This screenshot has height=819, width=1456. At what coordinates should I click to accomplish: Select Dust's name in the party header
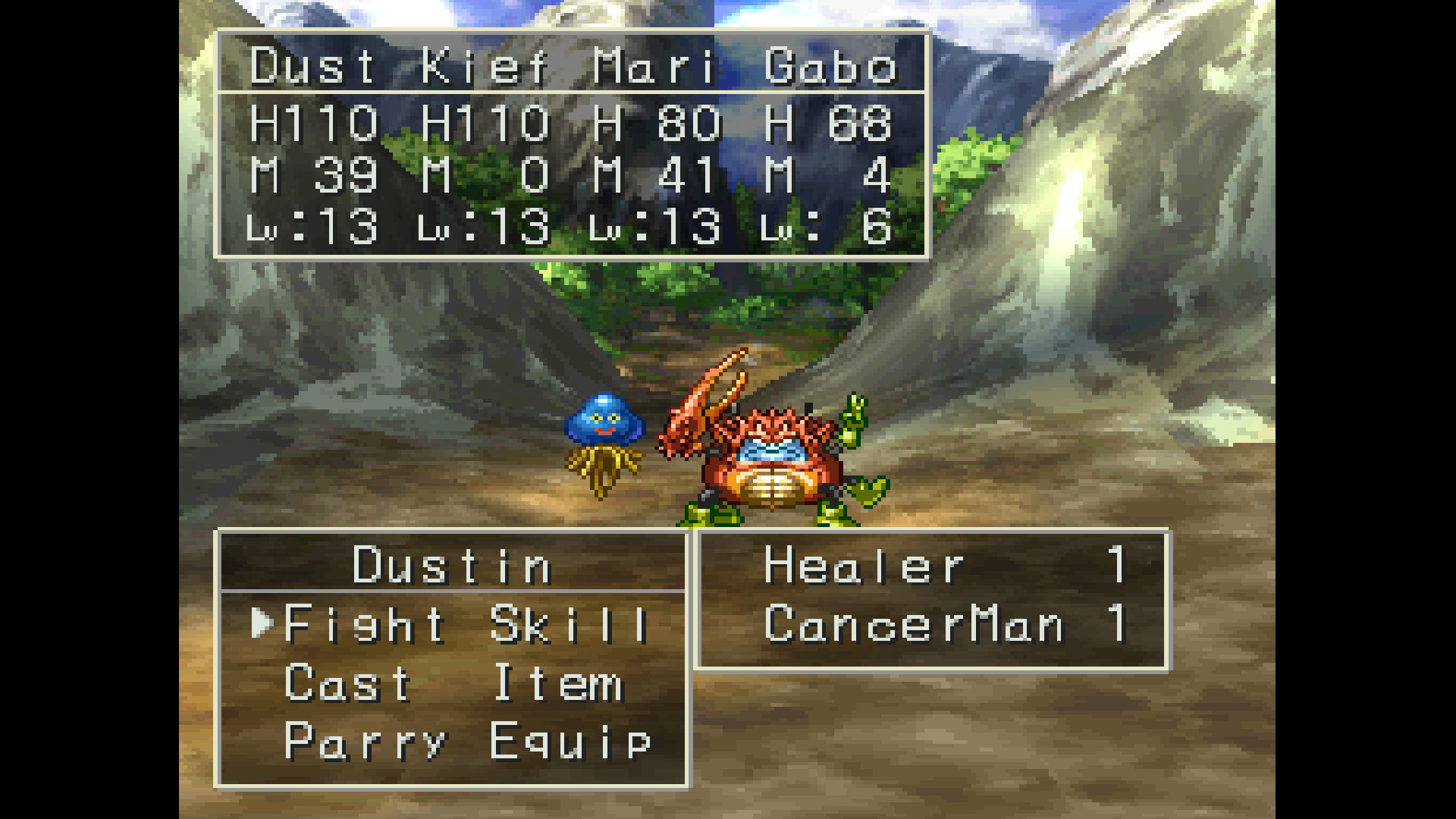(312, 67)
